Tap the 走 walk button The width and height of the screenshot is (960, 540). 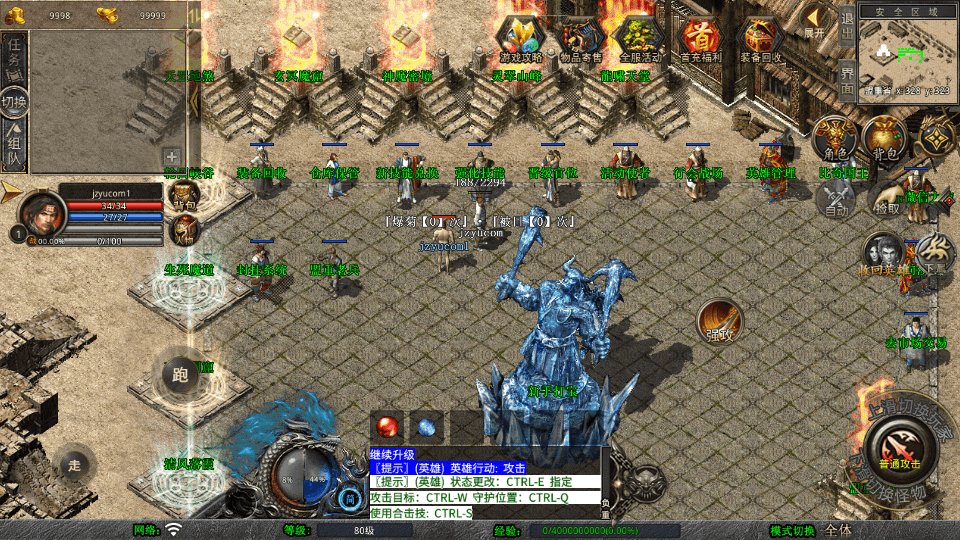pyautogui.click(x=75, y=464)
